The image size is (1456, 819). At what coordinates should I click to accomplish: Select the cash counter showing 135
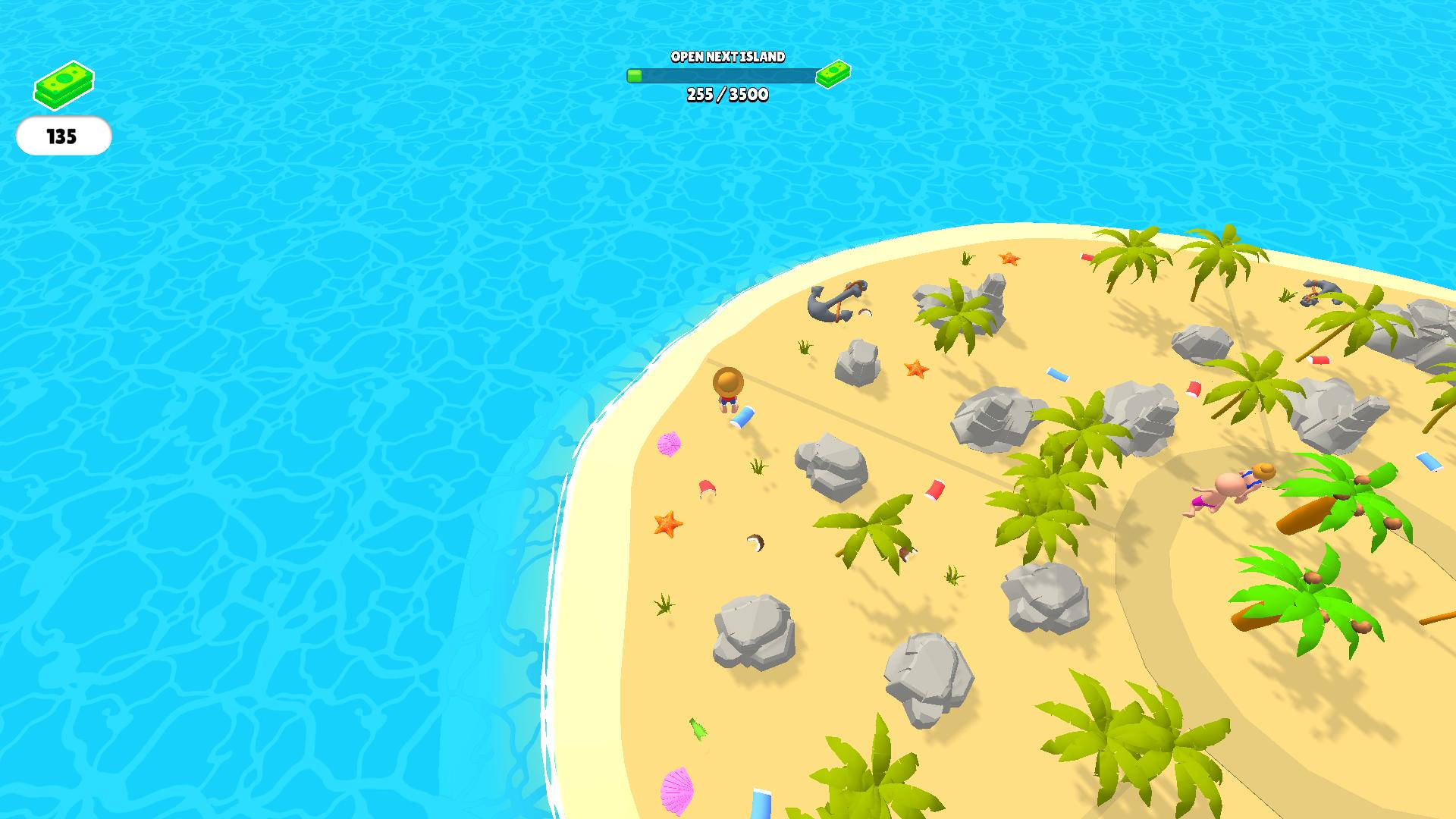click(64, 137)
